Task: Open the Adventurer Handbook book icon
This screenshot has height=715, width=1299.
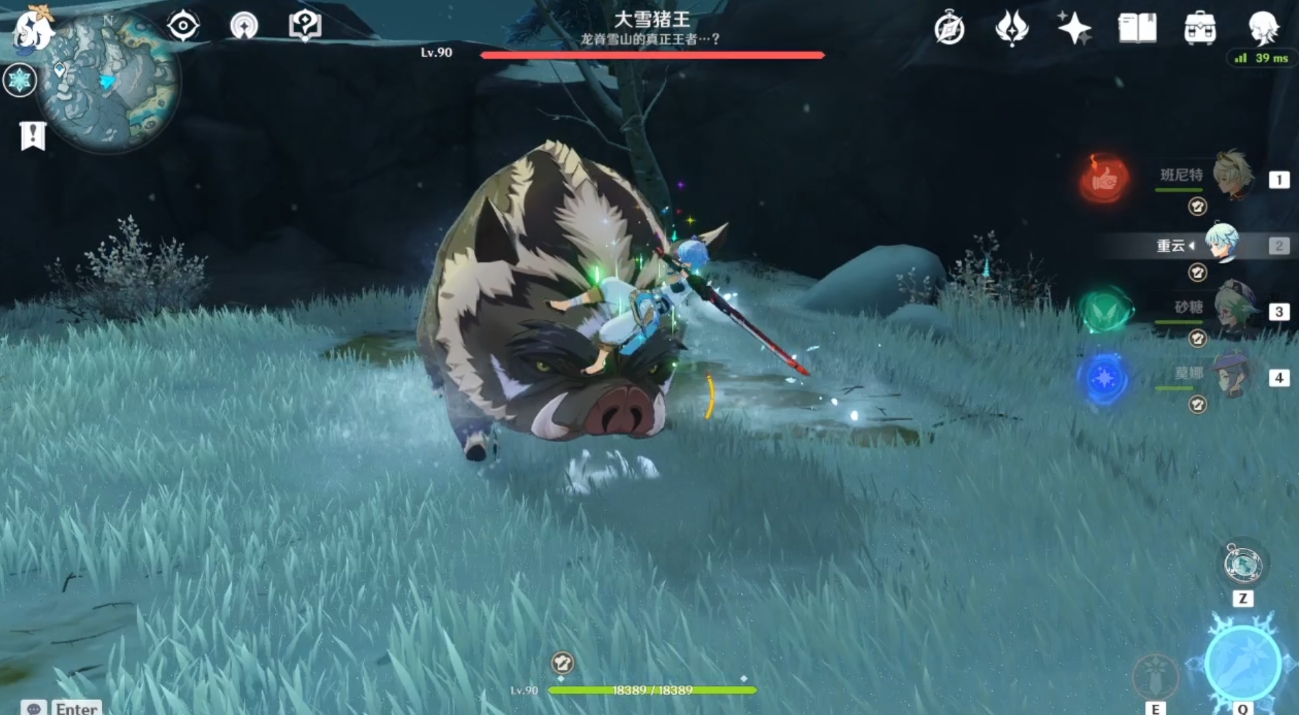Action: coord(1137,28)
